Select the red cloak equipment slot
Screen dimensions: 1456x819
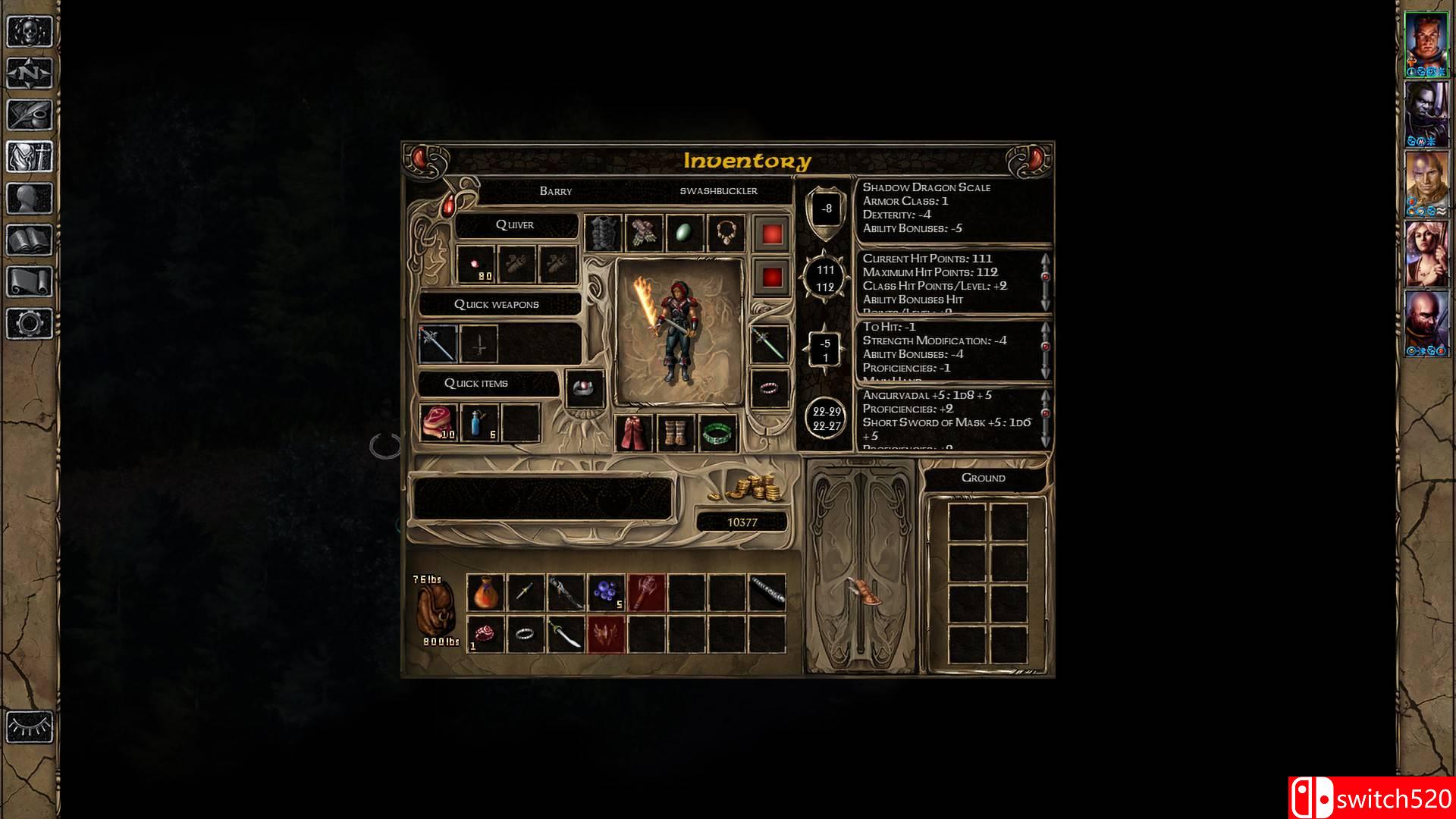634,433
